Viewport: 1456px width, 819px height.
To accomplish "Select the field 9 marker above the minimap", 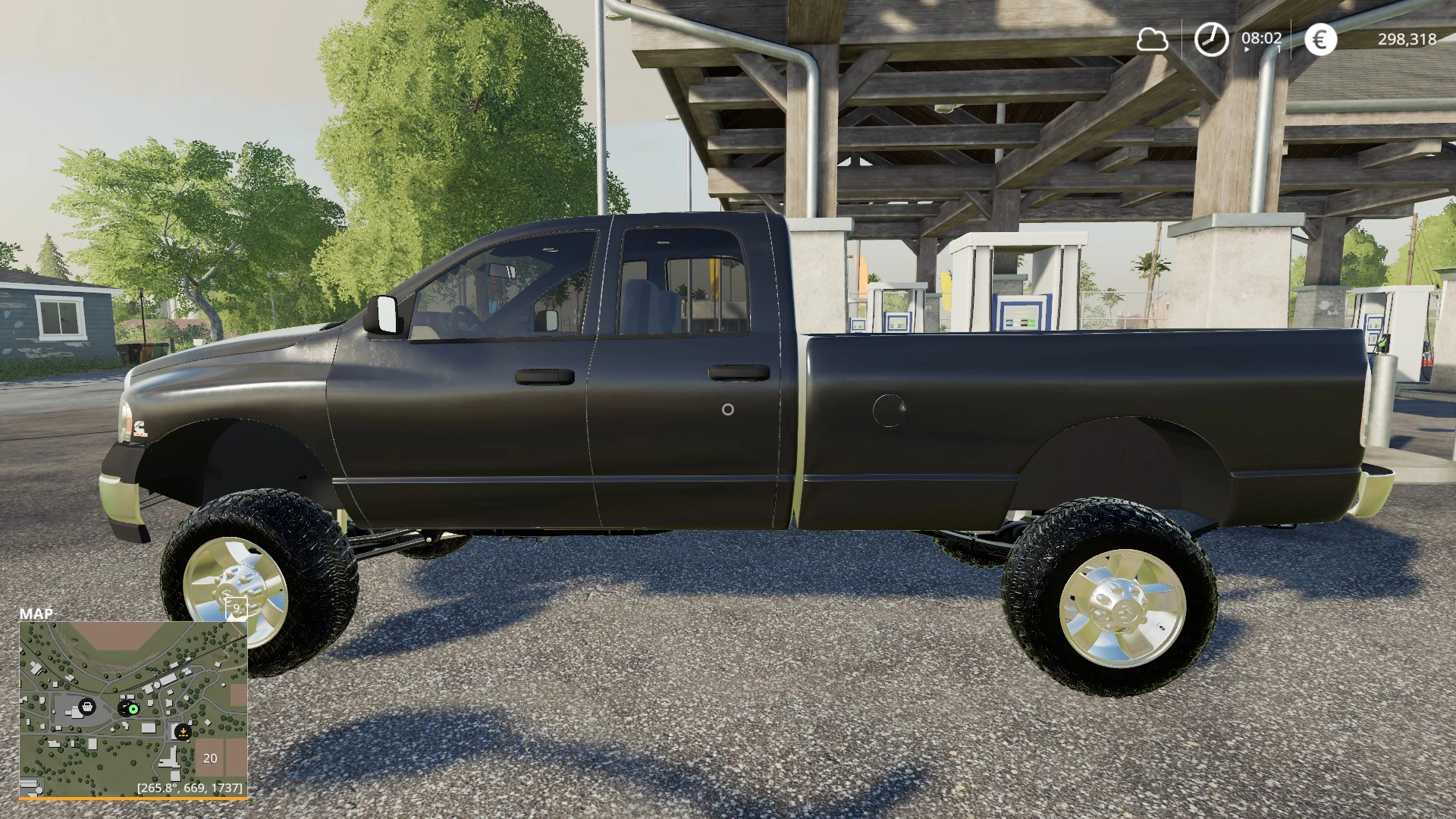I will tap(236, 607).
